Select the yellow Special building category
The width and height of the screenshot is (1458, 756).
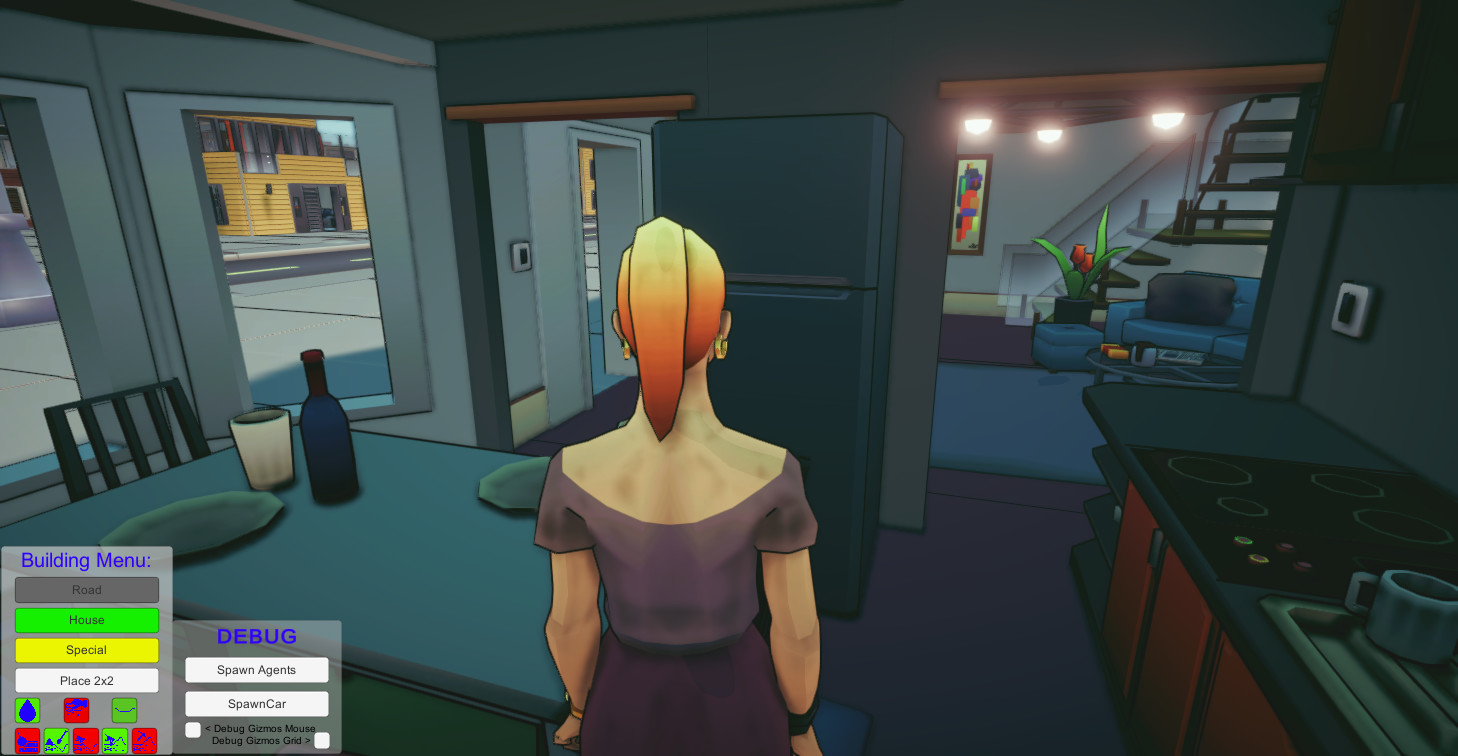coord(86,650)
